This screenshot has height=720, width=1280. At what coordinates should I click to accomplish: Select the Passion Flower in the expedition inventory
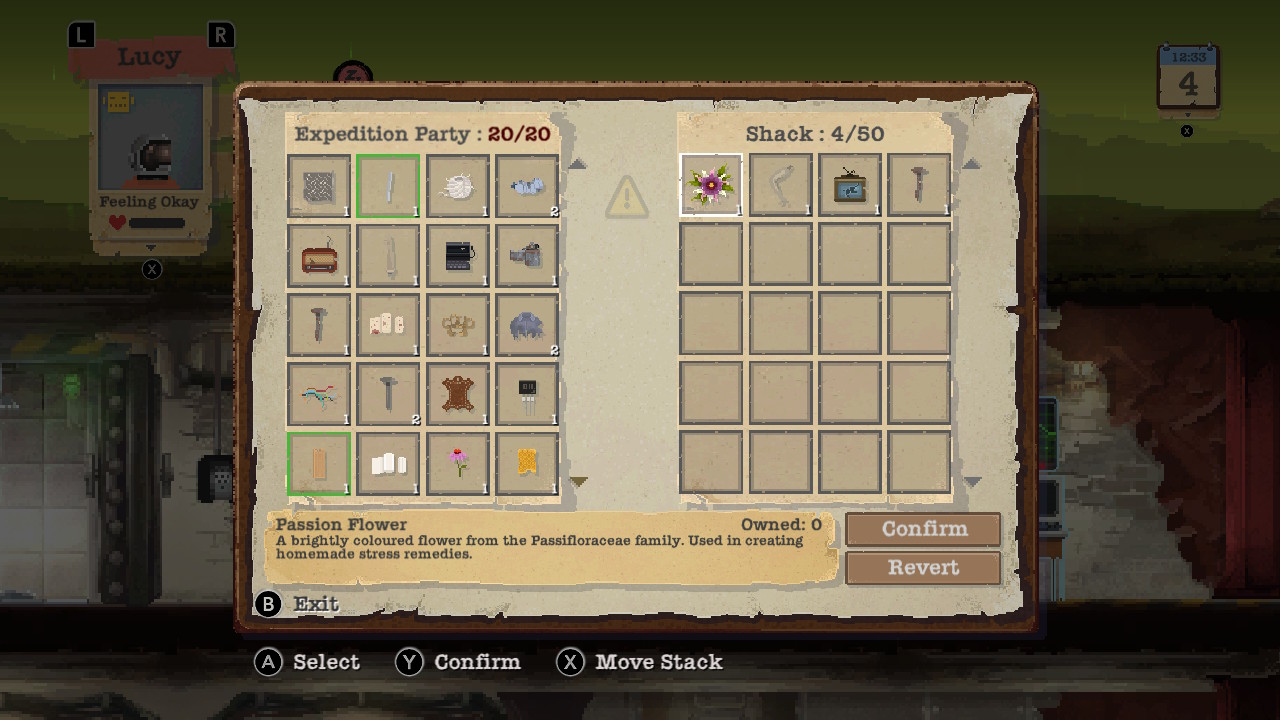457,462
